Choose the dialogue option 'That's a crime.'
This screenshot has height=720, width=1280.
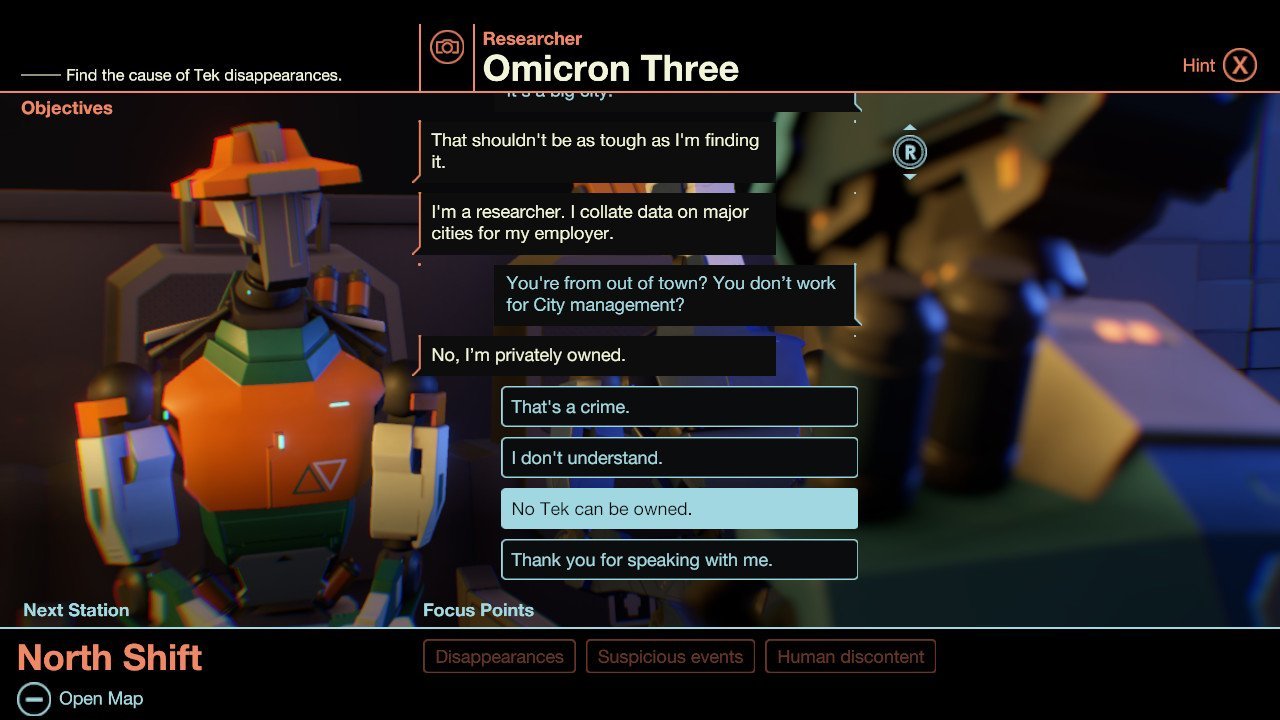point(679,406)
